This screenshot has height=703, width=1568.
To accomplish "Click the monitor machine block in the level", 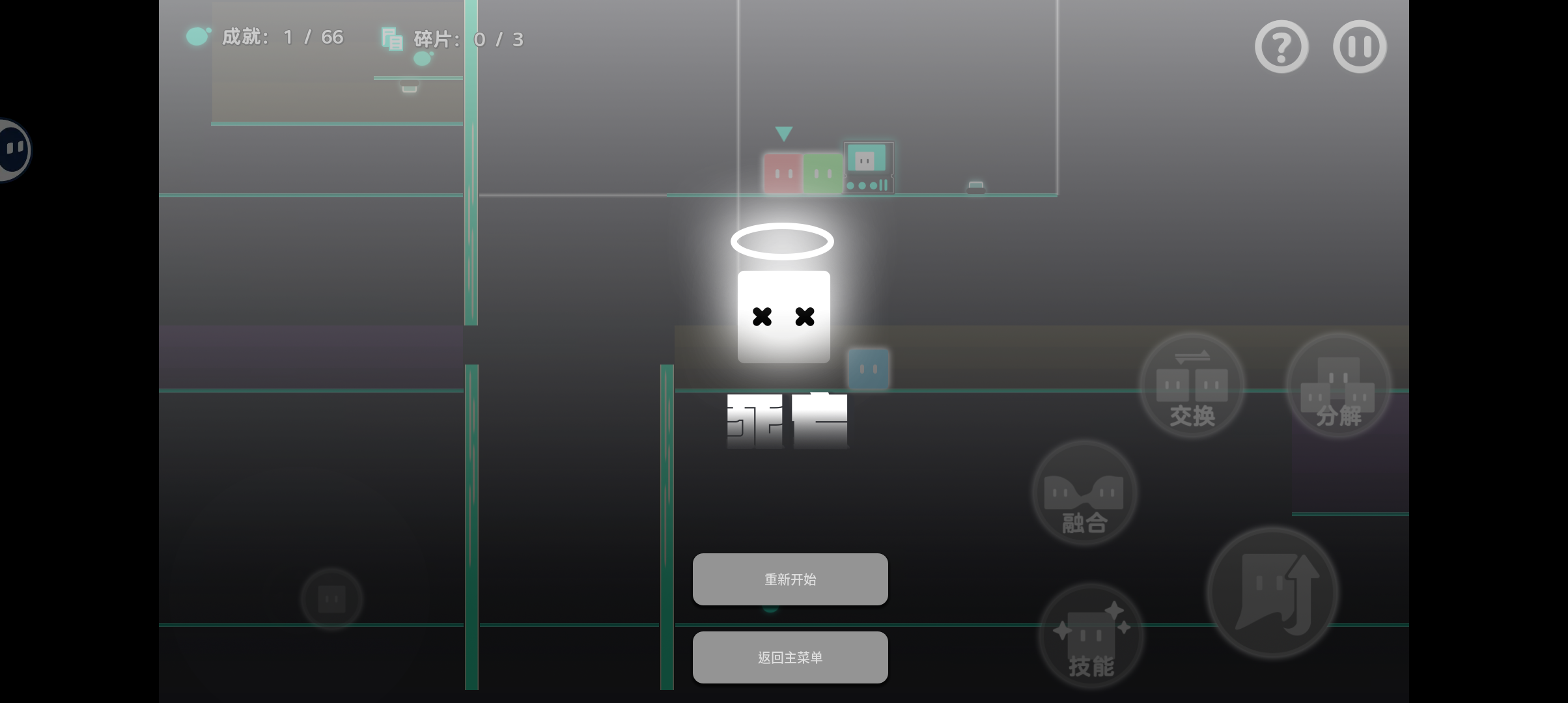I will (868, 166).
